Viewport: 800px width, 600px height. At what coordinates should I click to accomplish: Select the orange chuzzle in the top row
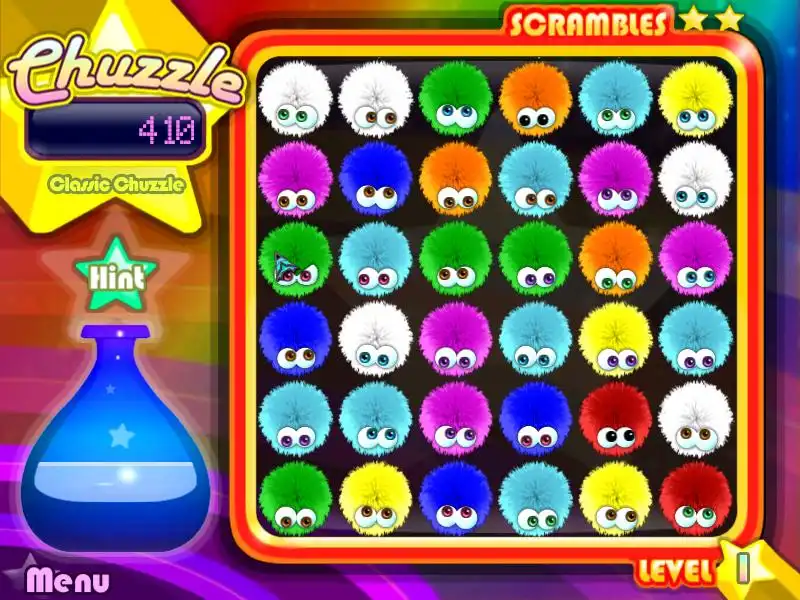(535, 99)
